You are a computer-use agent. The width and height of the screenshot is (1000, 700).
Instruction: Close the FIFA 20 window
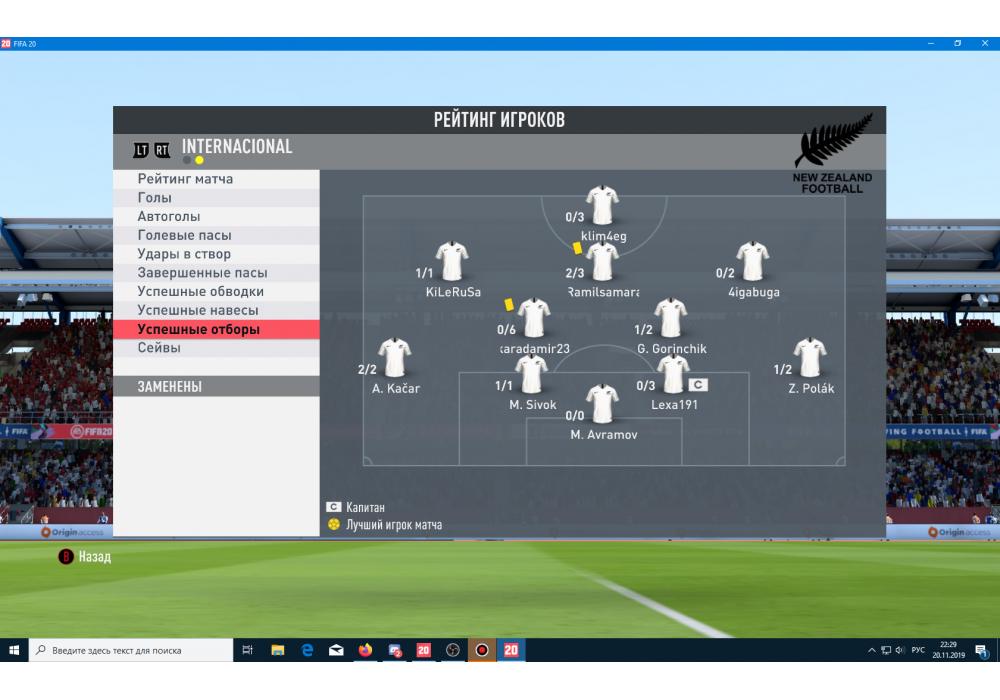(984, 44)
